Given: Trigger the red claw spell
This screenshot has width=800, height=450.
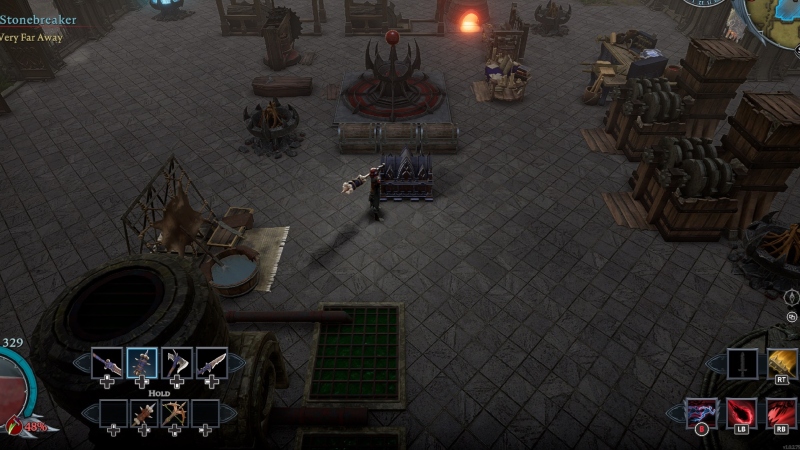Looking at the screenshot, I should pyautogui.click(x=782, y=413).
